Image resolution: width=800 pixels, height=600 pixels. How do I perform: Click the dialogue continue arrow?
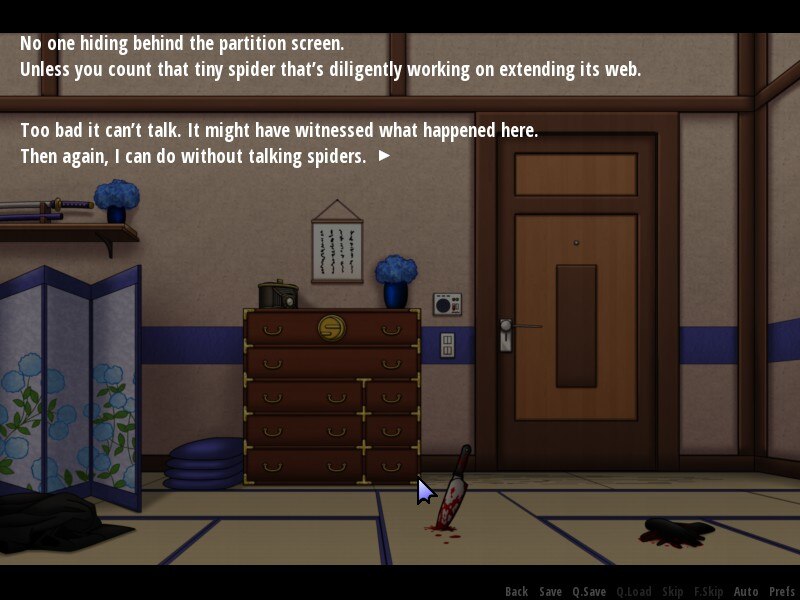(x=384, y=156)
